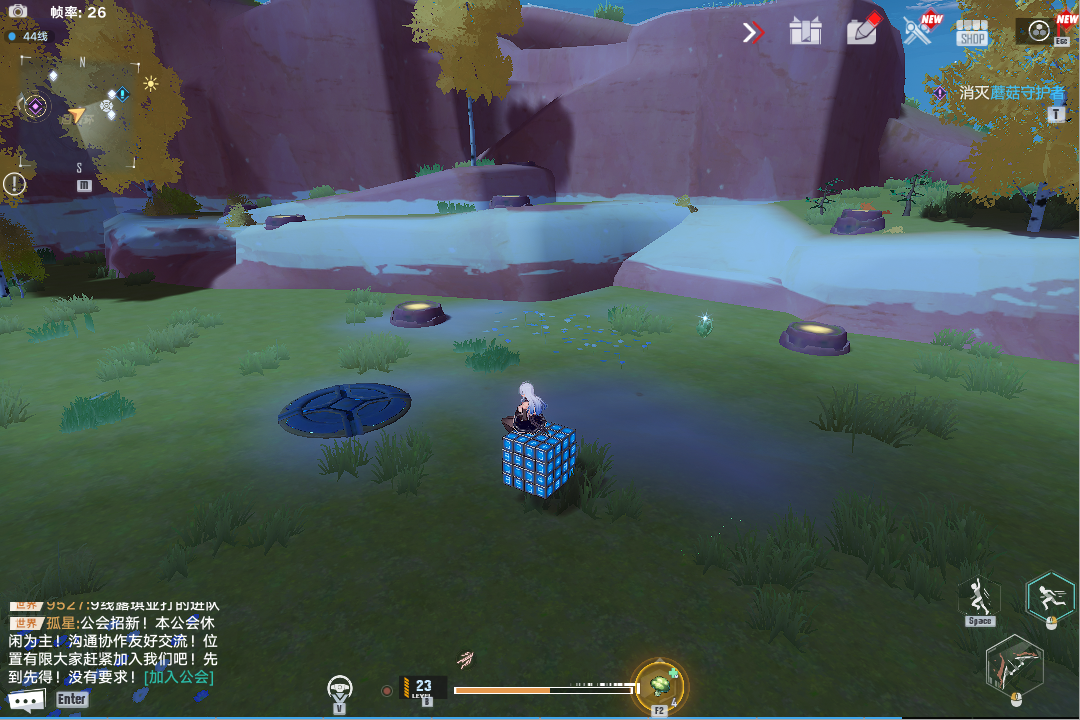Open the SHOP icon
The width and height of the screenshot is (1080, 720).
pos(971,32)
